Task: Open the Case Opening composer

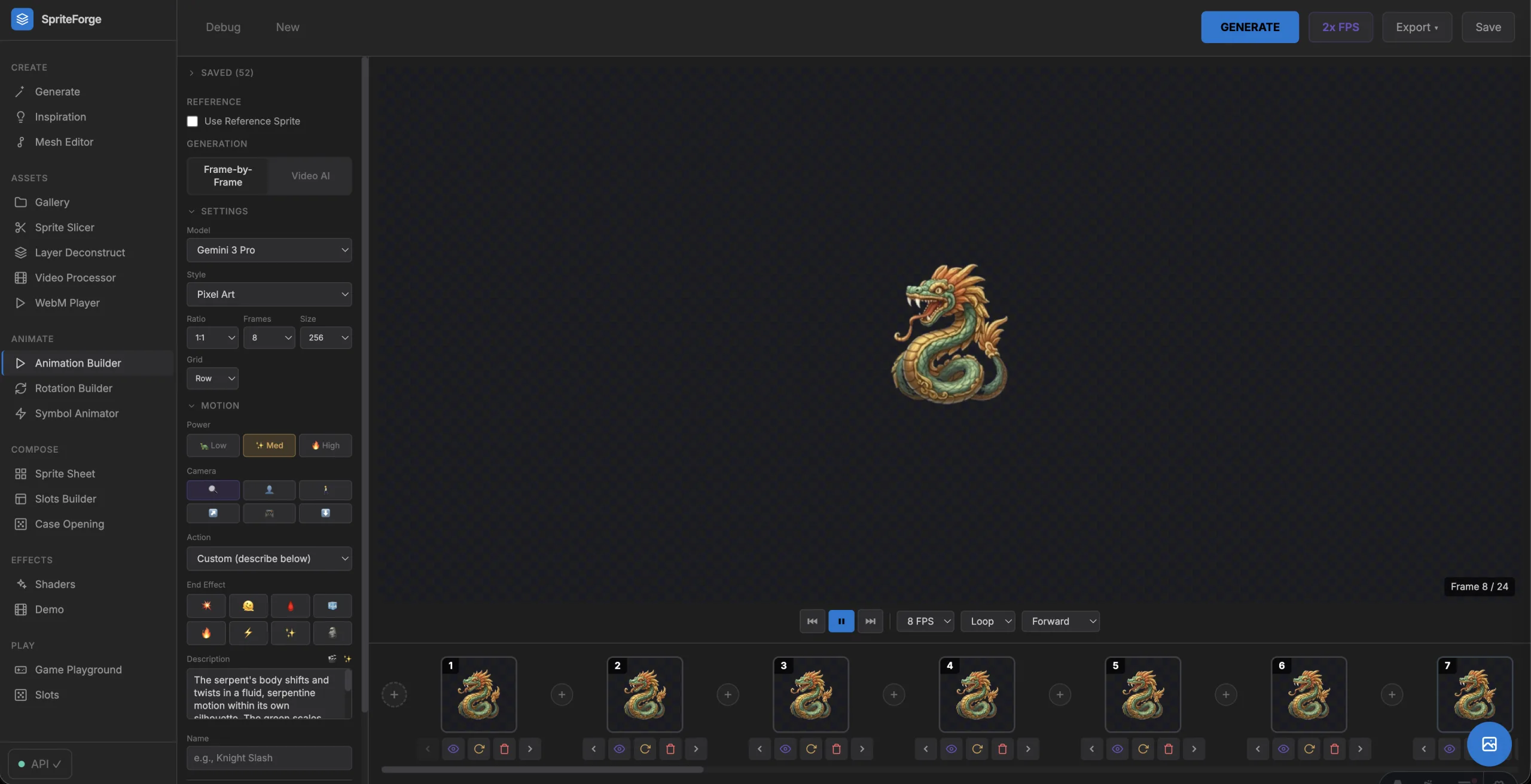Action: 69,523
